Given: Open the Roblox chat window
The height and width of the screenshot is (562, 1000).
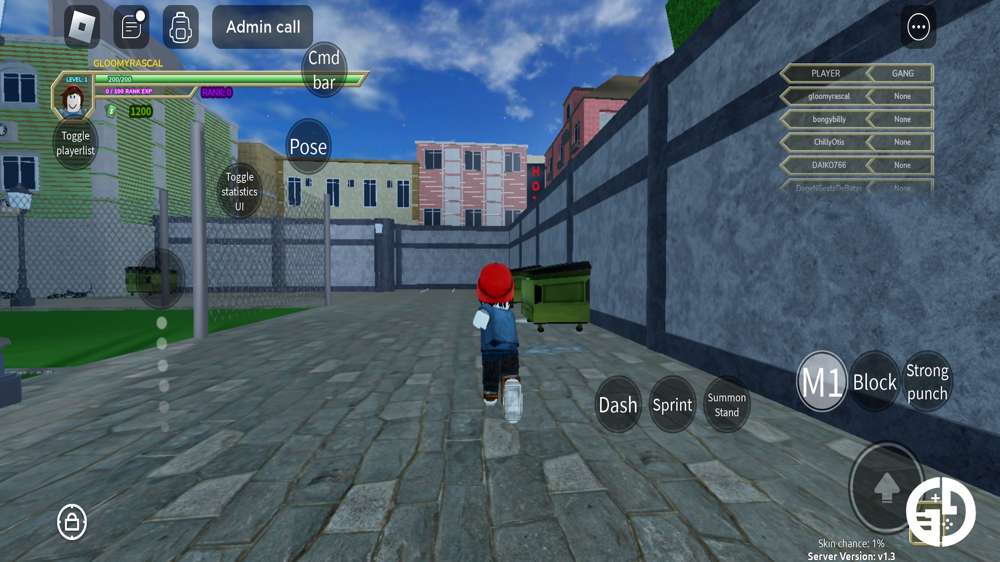Looking at the screenshot, I should click(131, 27).
